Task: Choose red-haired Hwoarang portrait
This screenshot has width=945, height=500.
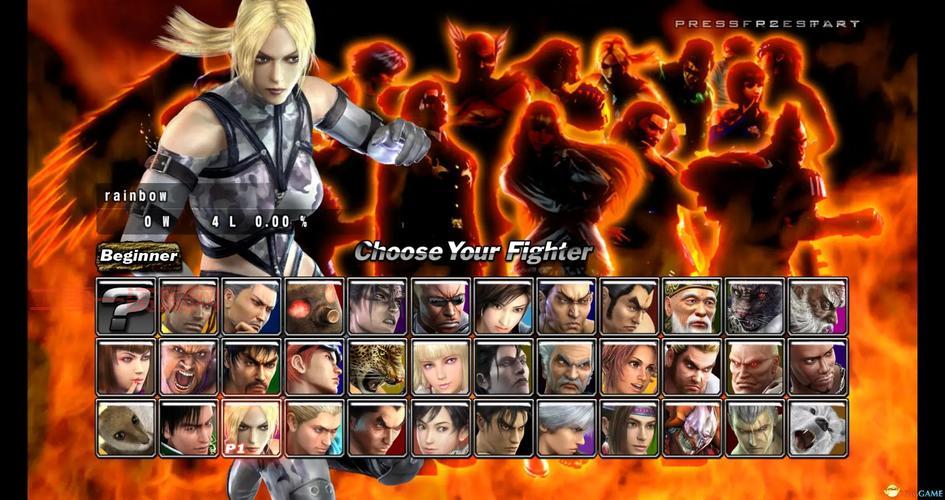Action: pos(315,367)
